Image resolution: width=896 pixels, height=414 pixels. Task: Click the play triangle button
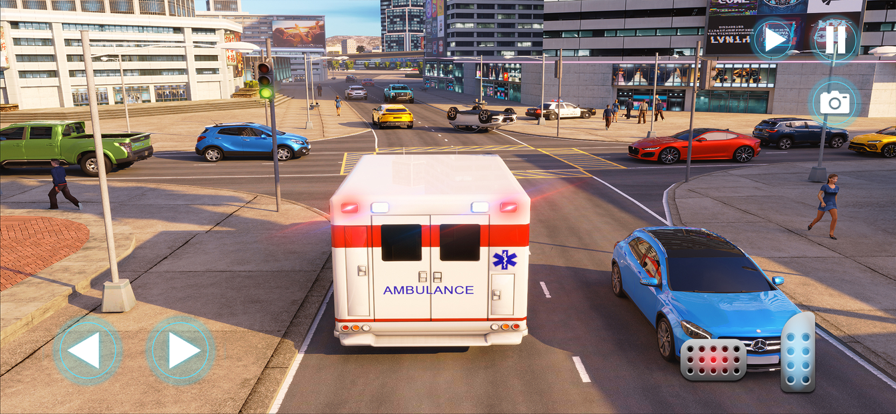(x=772, y=39)
